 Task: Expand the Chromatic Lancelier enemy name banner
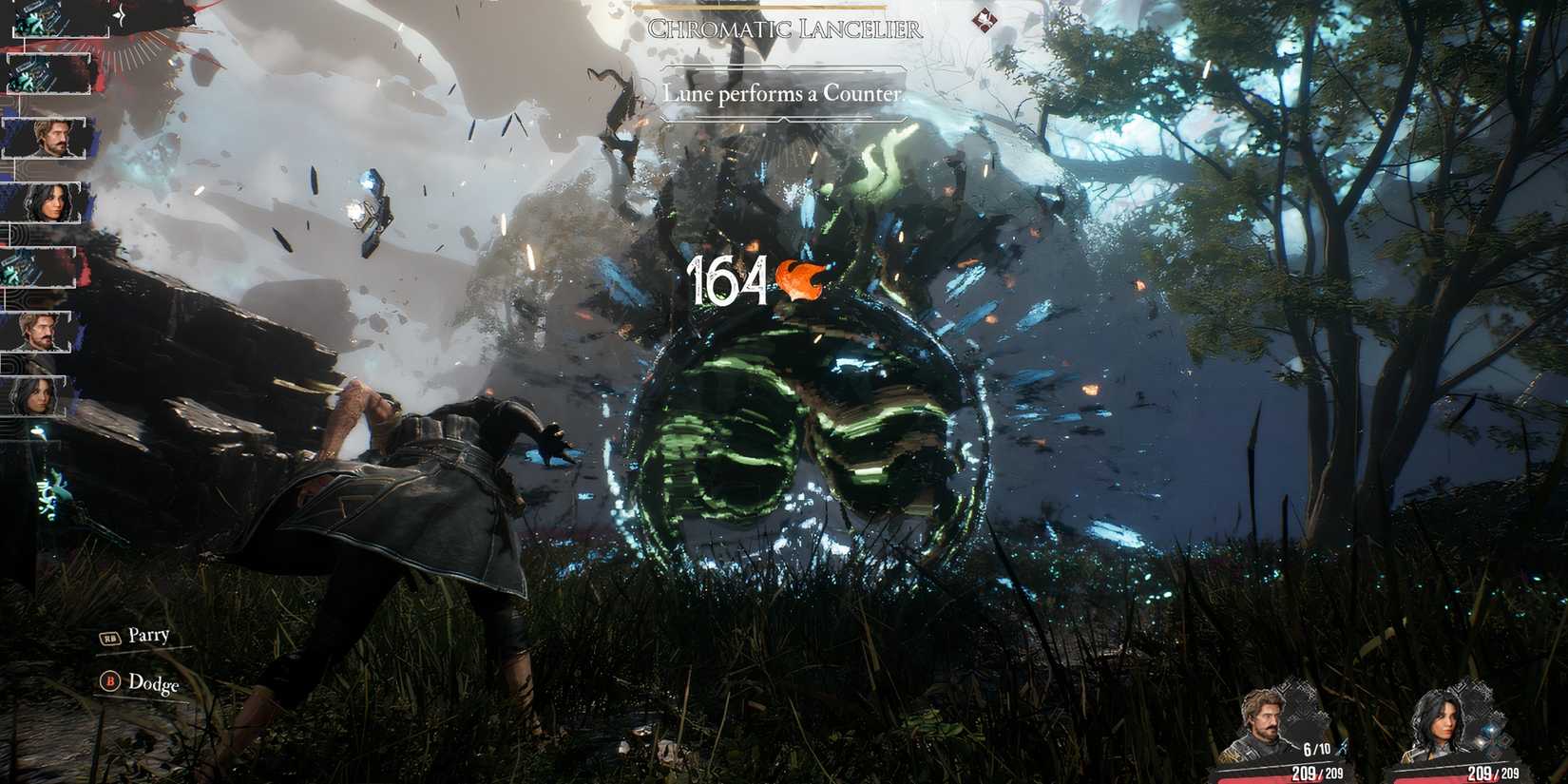coord(785,29)
